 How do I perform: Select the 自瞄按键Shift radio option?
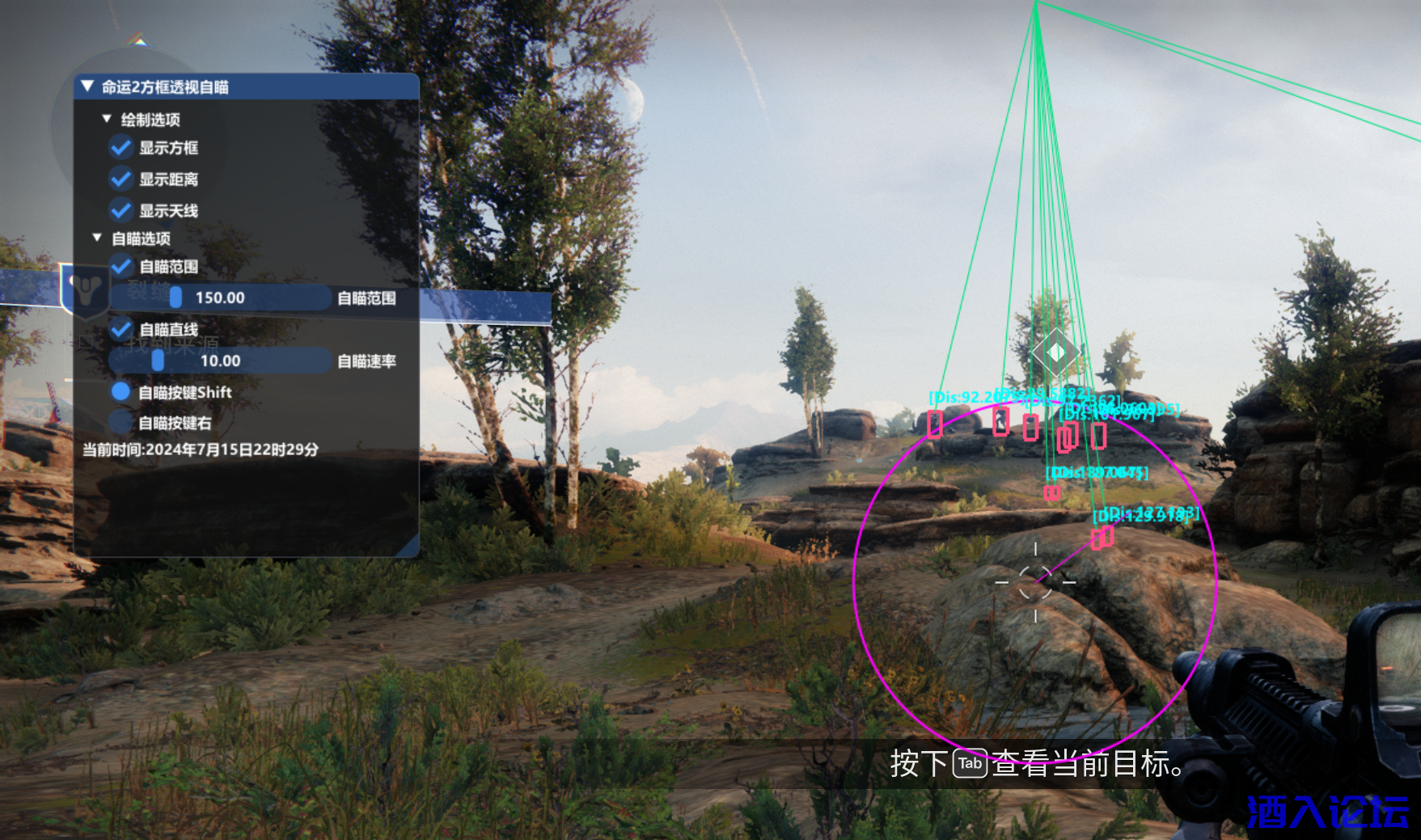121,392
